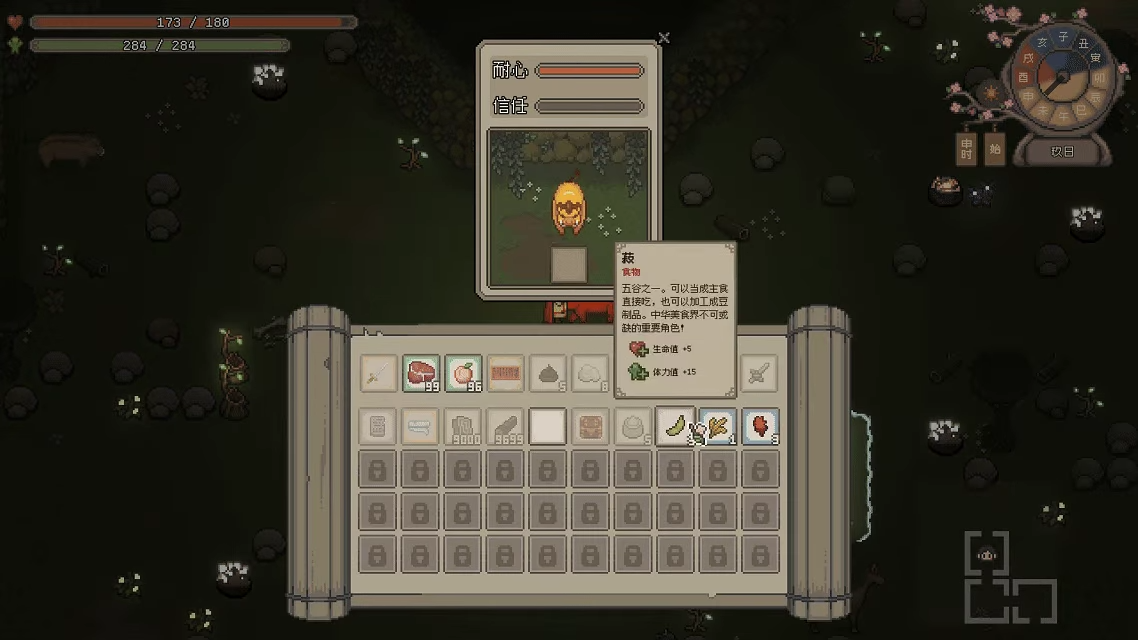Select the golden grain stalk item
Image resolution: width=1138 pixels, height=640 pixels.
point(718,427)
